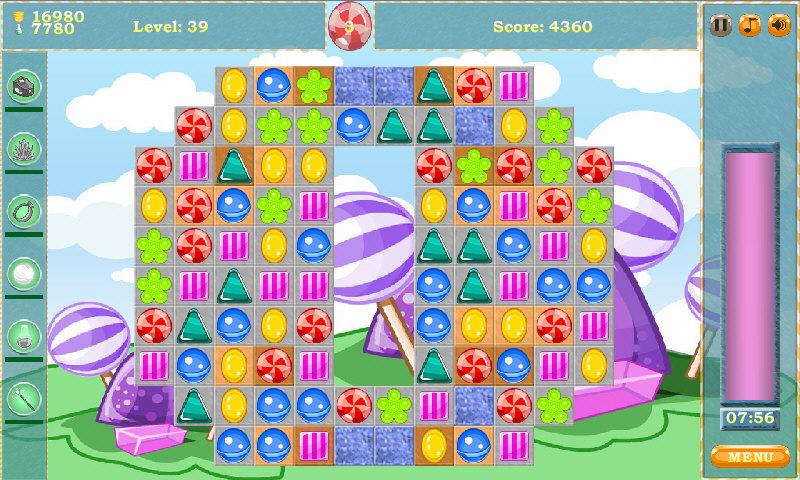Choose the yellow oval candy in the bottom row
The image size is (800, 480).
pos(434,443)
